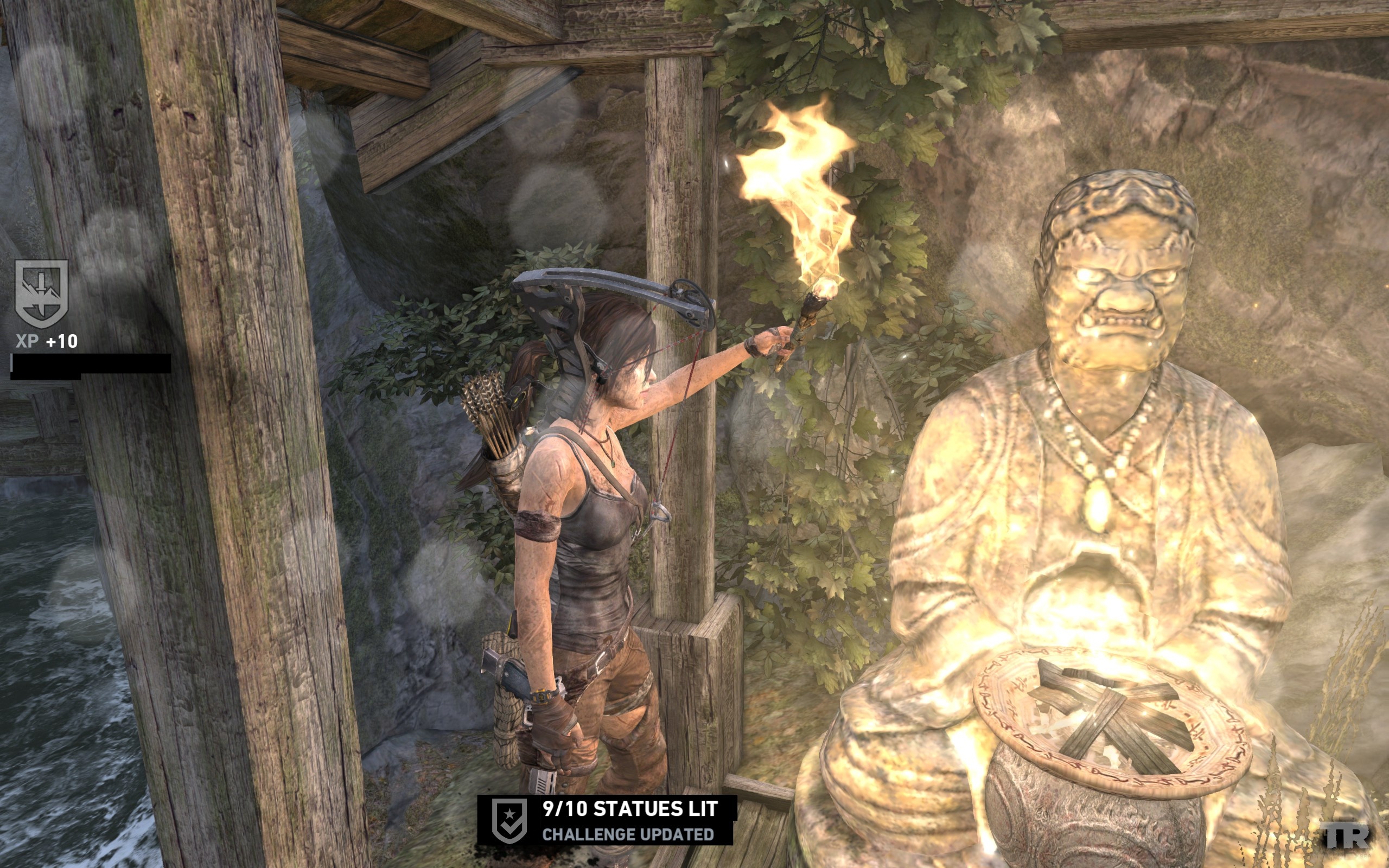This screenshot has height=868, width=1389.
Task: Click the challenge star shield icon
Action: (x=509, y=820)
